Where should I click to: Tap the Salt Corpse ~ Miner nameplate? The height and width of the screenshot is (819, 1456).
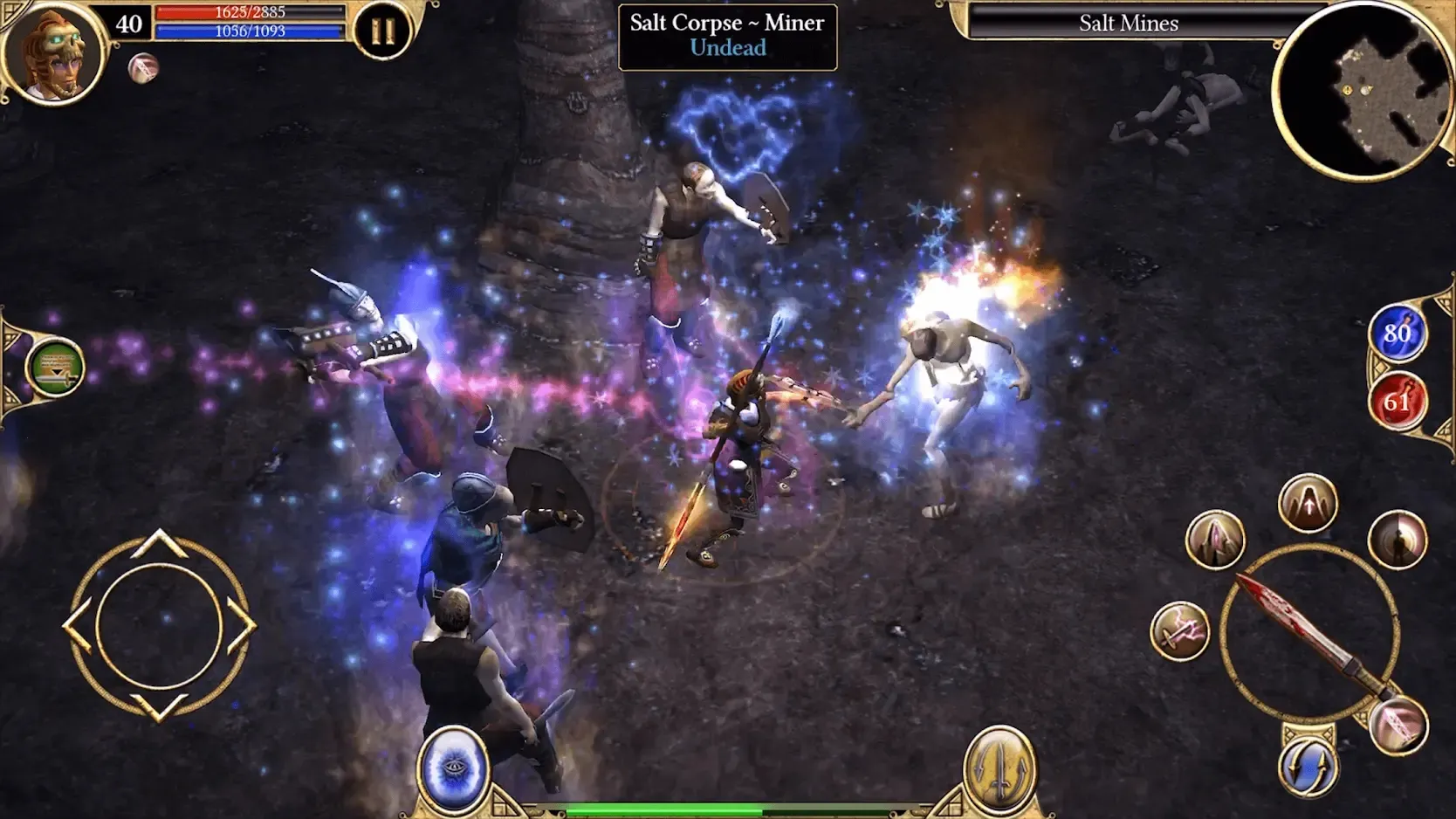(727, 35)
